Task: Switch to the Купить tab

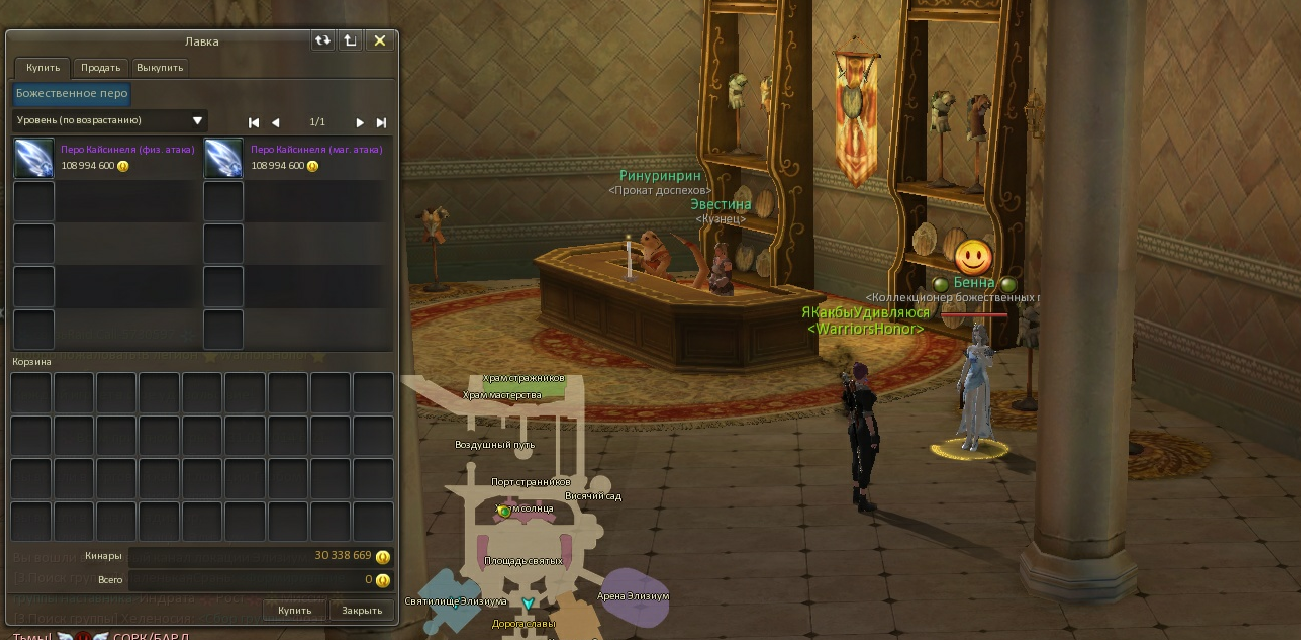Action: [x=43, y=68]
